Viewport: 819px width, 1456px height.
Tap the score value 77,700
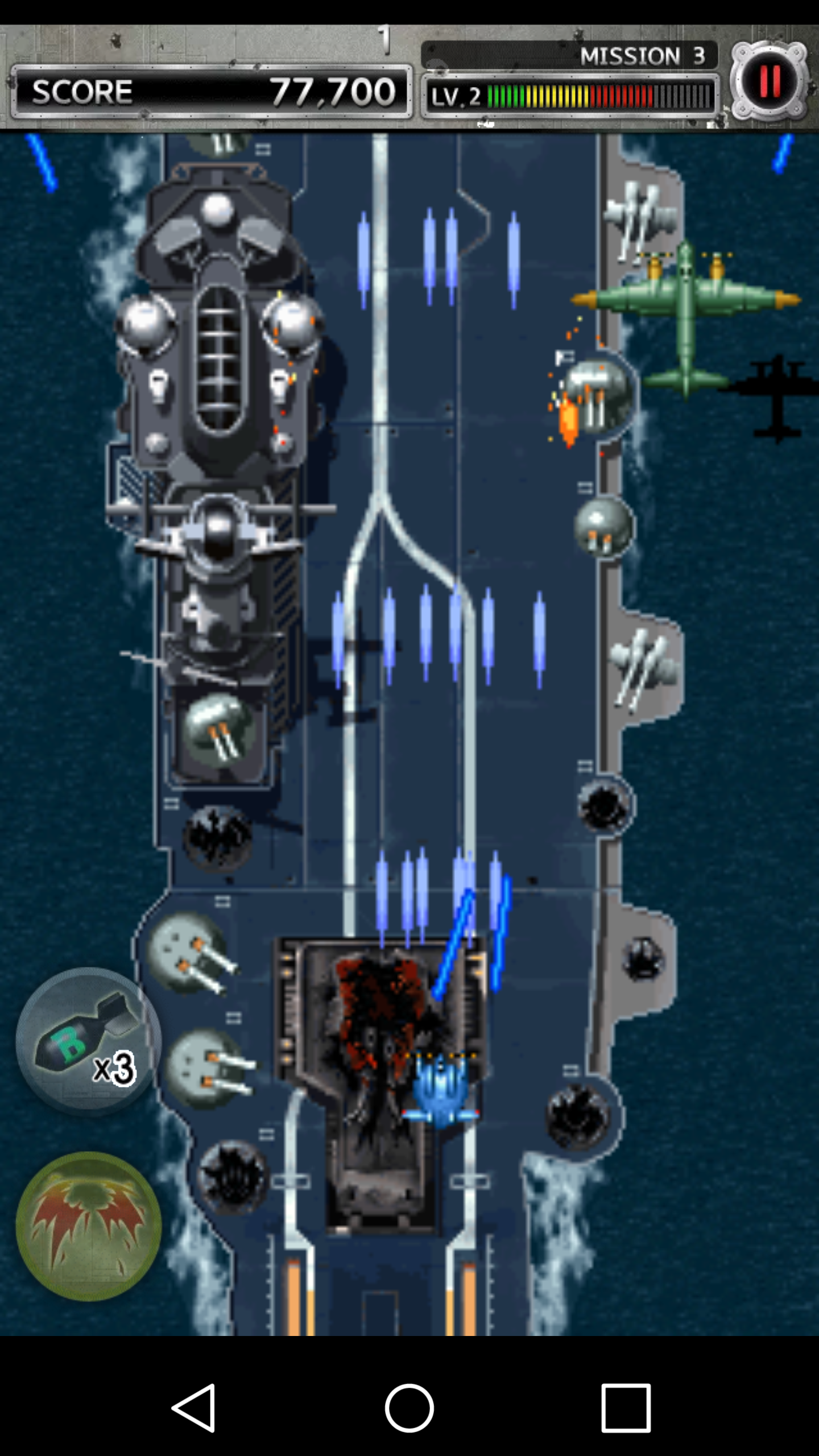(x=332, y=89)
